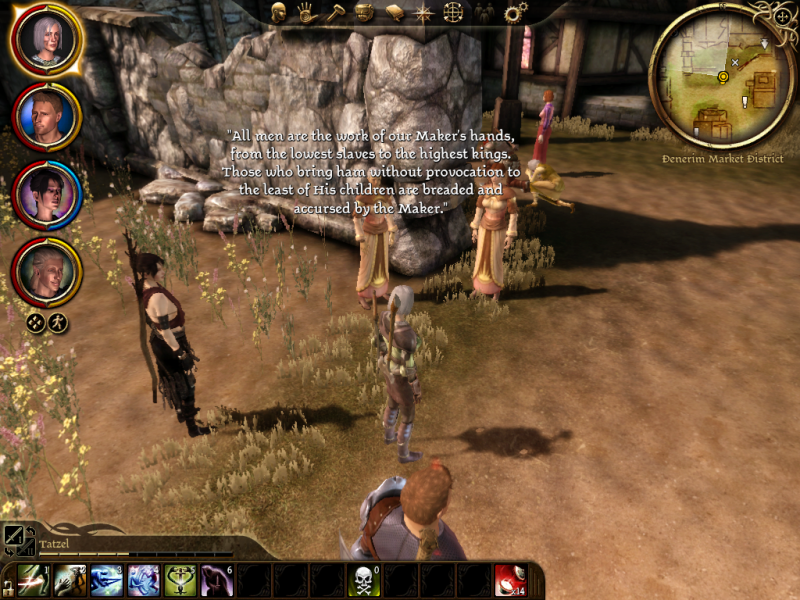Select the blond elf's party portrait
Viewport: 800px width, 600px height.
[46, 271]
